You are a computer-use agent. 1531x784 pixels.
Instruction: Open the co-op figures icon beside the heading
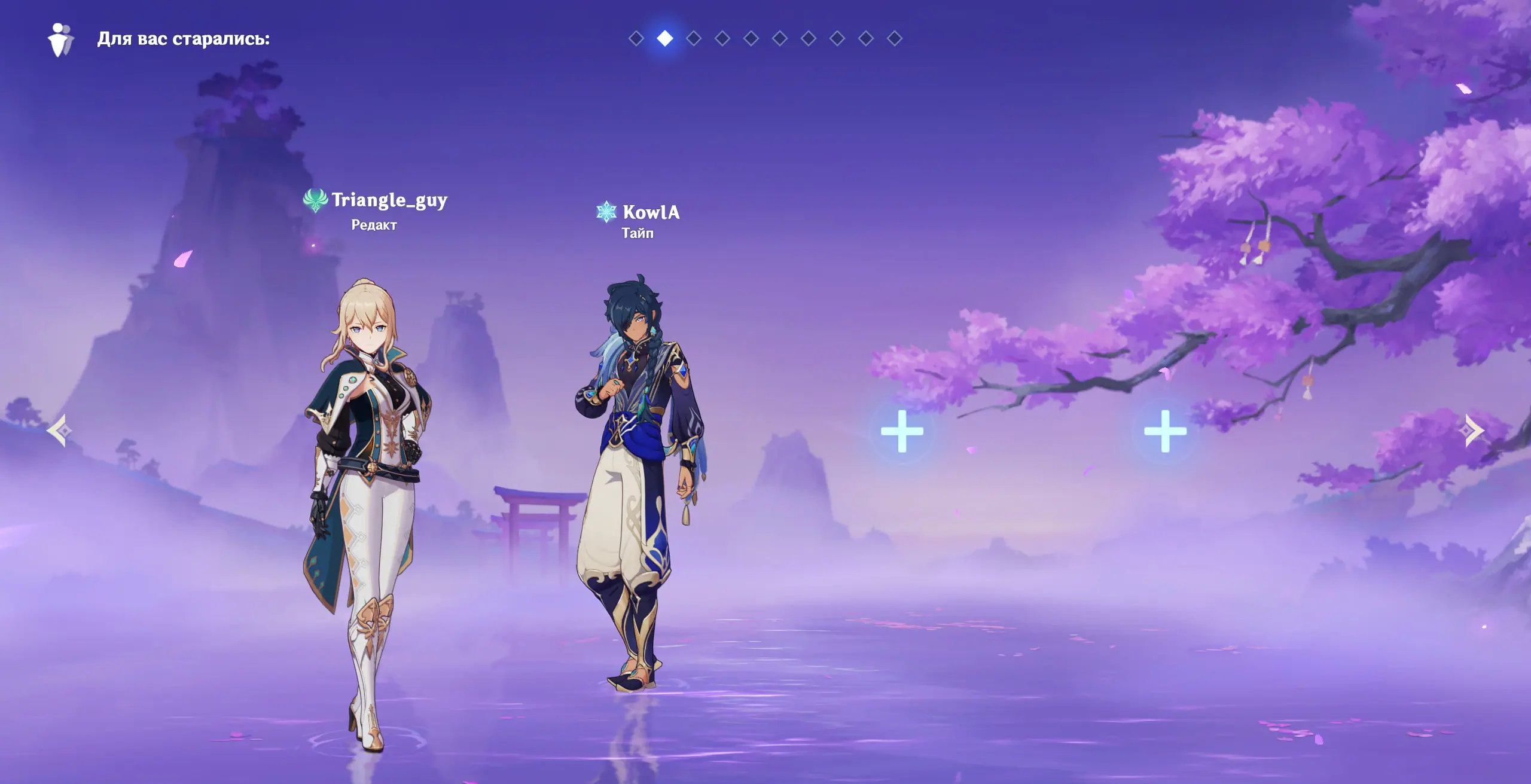tap(60, 39)
